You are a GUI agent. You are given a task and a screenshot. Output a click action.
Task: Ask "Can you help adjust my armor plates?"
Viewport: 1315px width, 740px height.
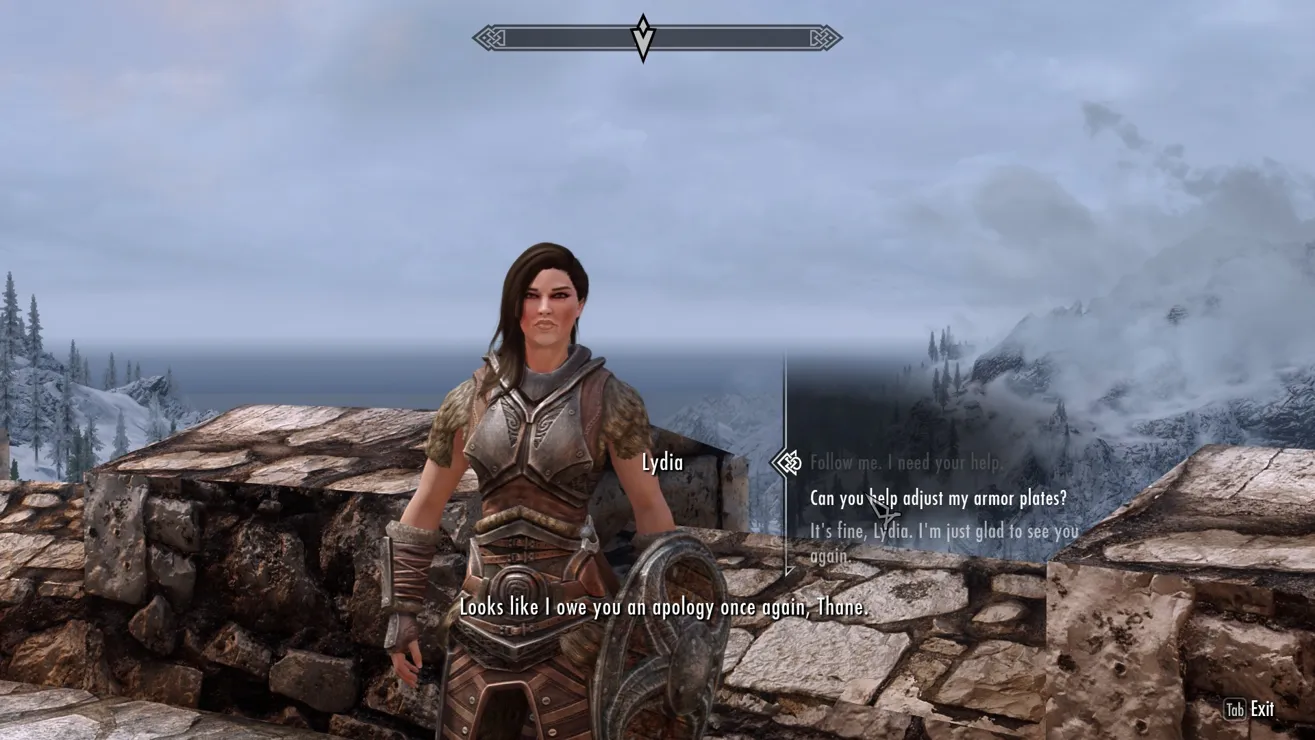click(938, 498)
